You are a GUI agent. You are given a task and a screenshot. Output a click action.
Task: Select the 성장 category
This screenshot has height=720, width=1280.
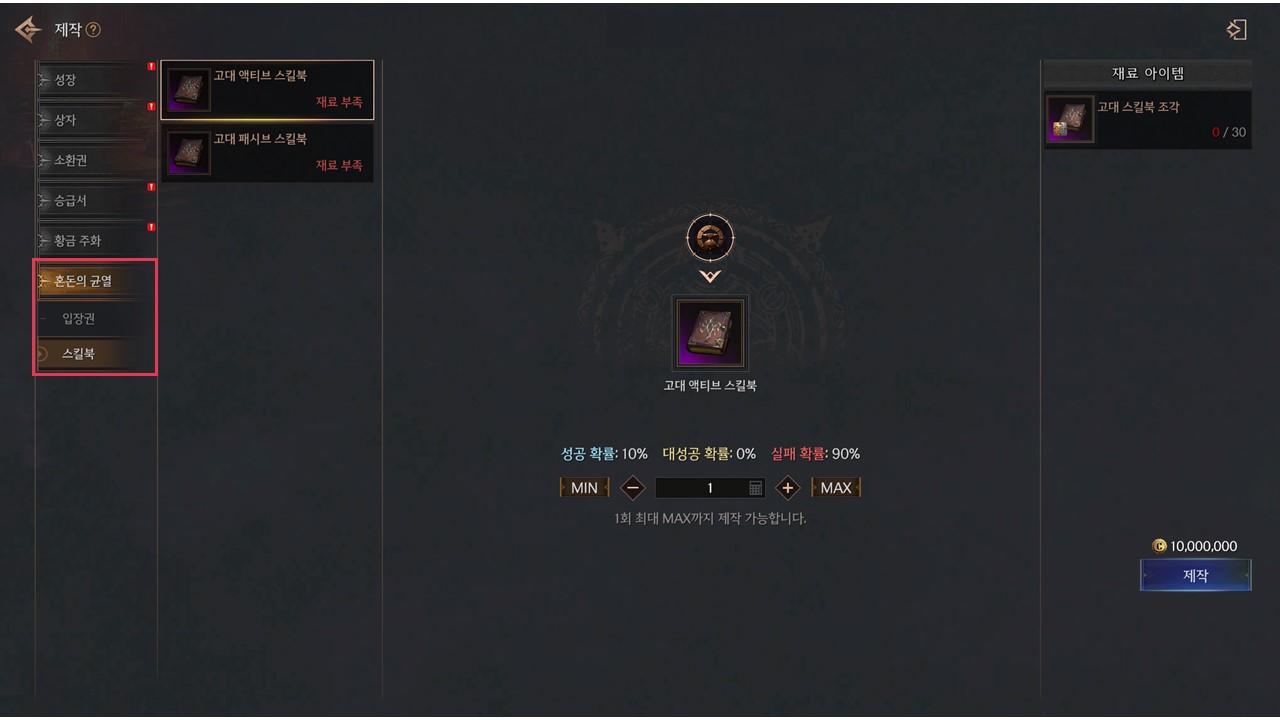[x=96, y=80]
